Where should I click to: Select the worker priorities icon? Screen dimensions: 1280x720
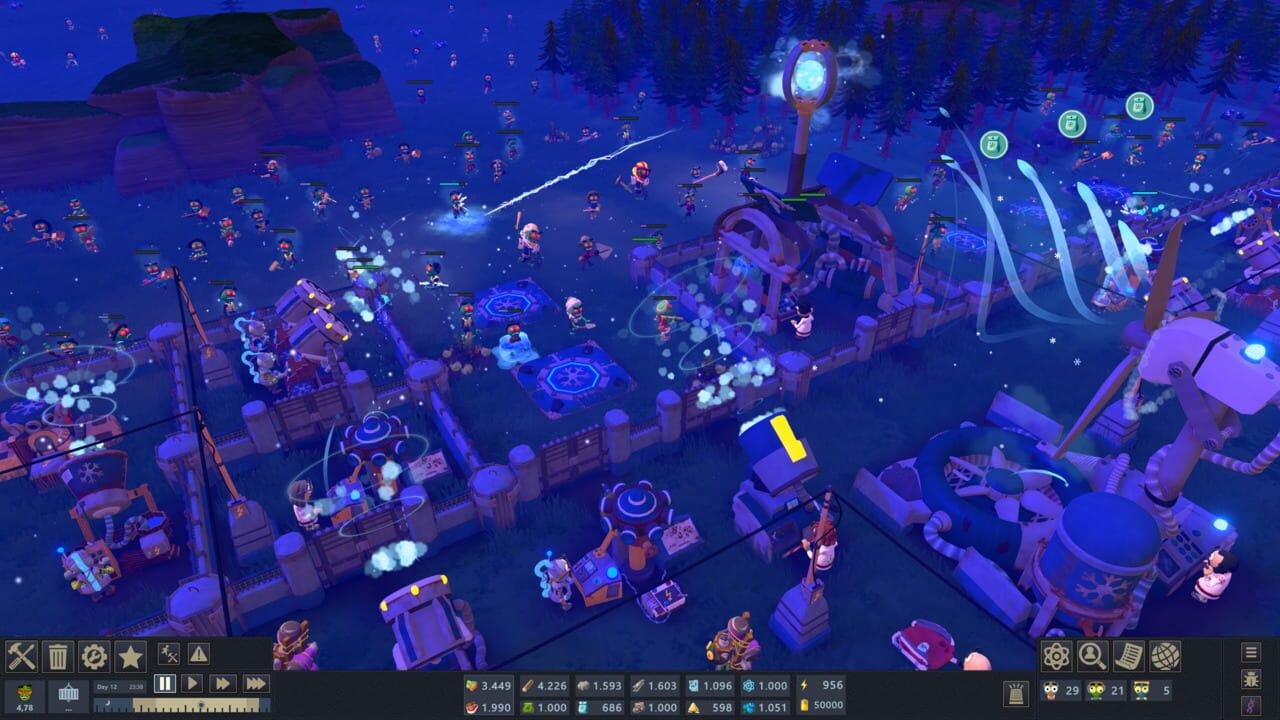coord(171,656)
